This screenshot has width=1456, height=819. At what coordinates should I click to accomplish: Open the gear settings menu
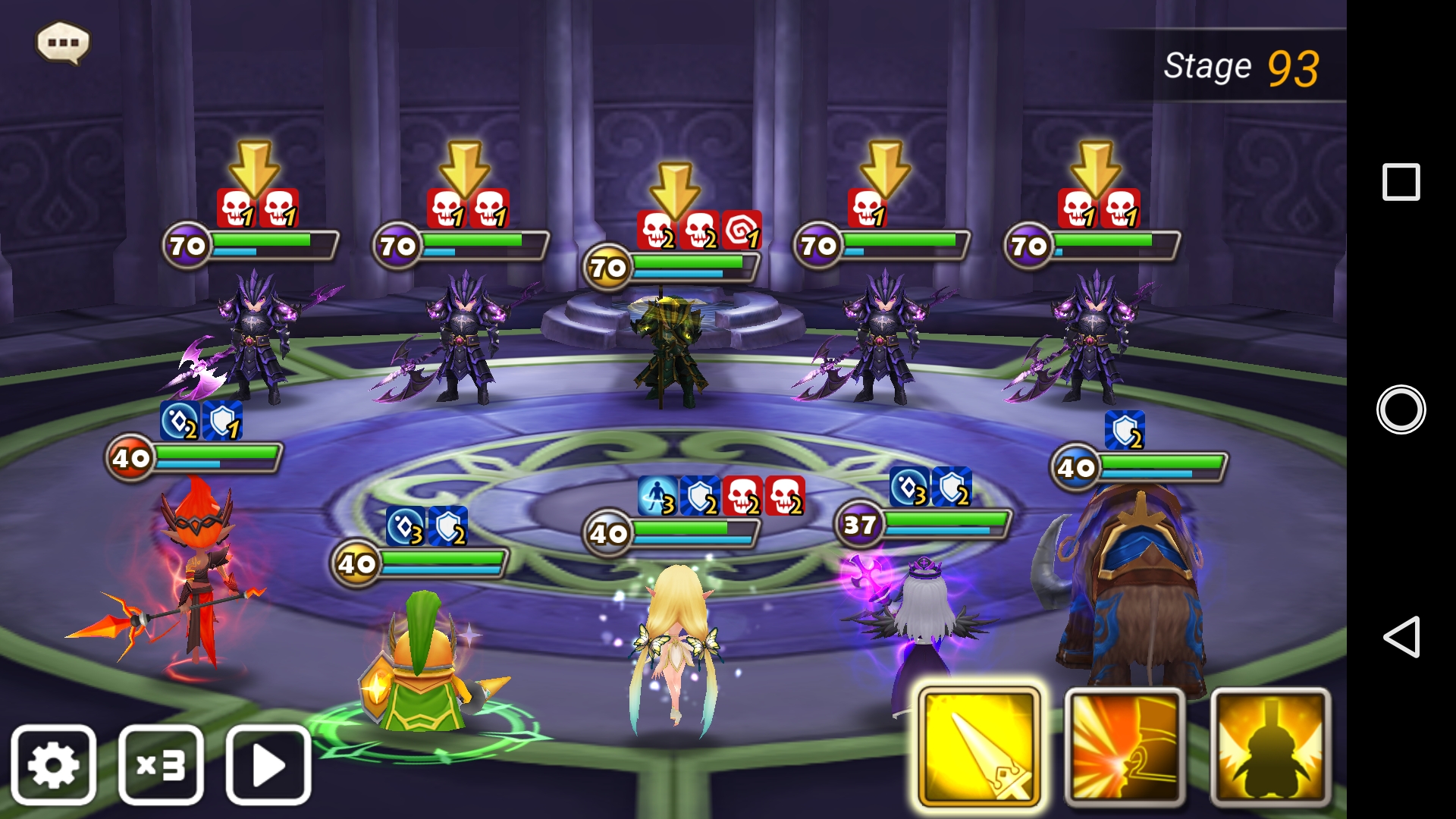click(x=53, y=764)
